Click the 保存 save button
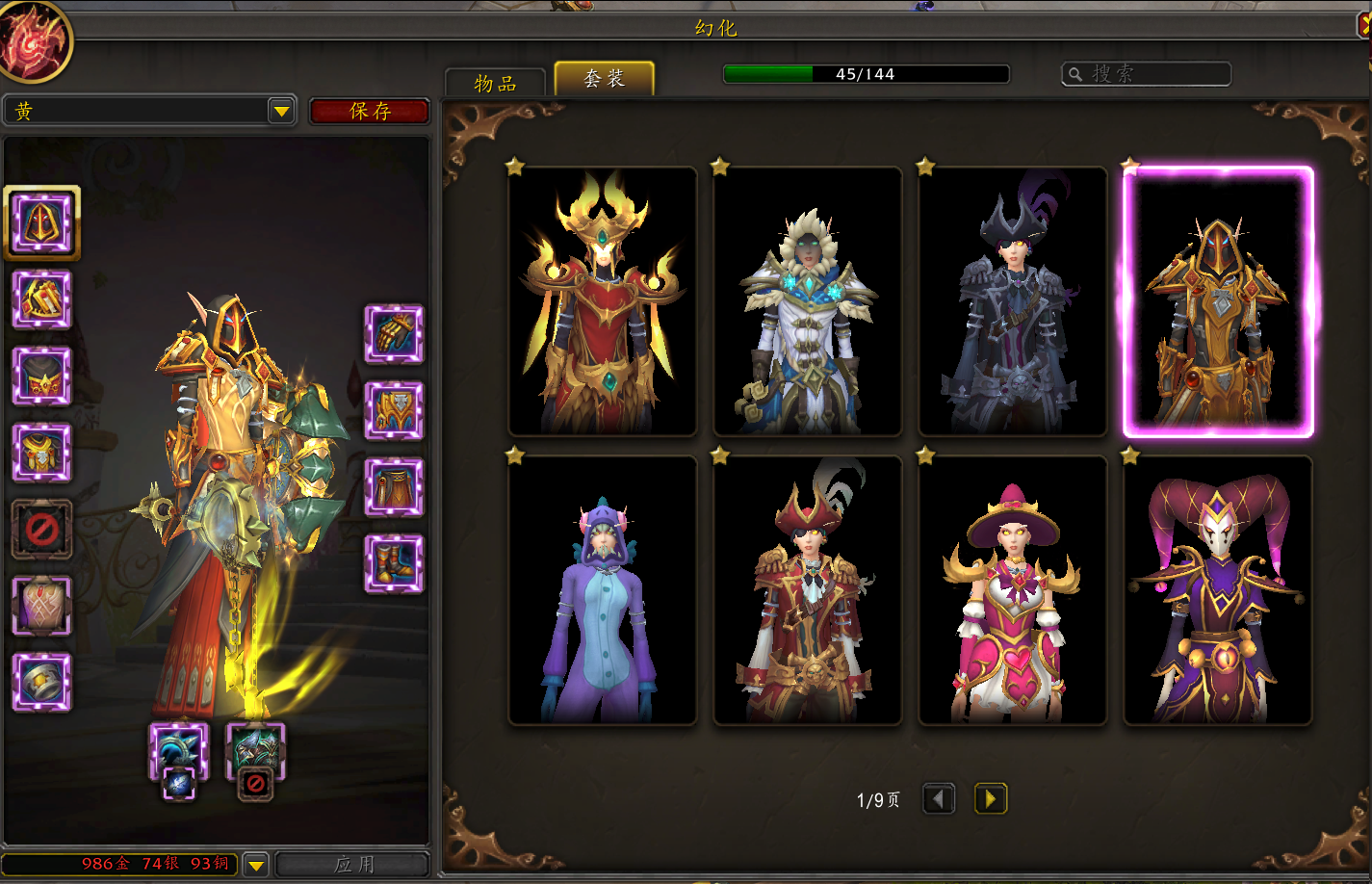Viewport: 1372px width, 884px height. (370, 112)
